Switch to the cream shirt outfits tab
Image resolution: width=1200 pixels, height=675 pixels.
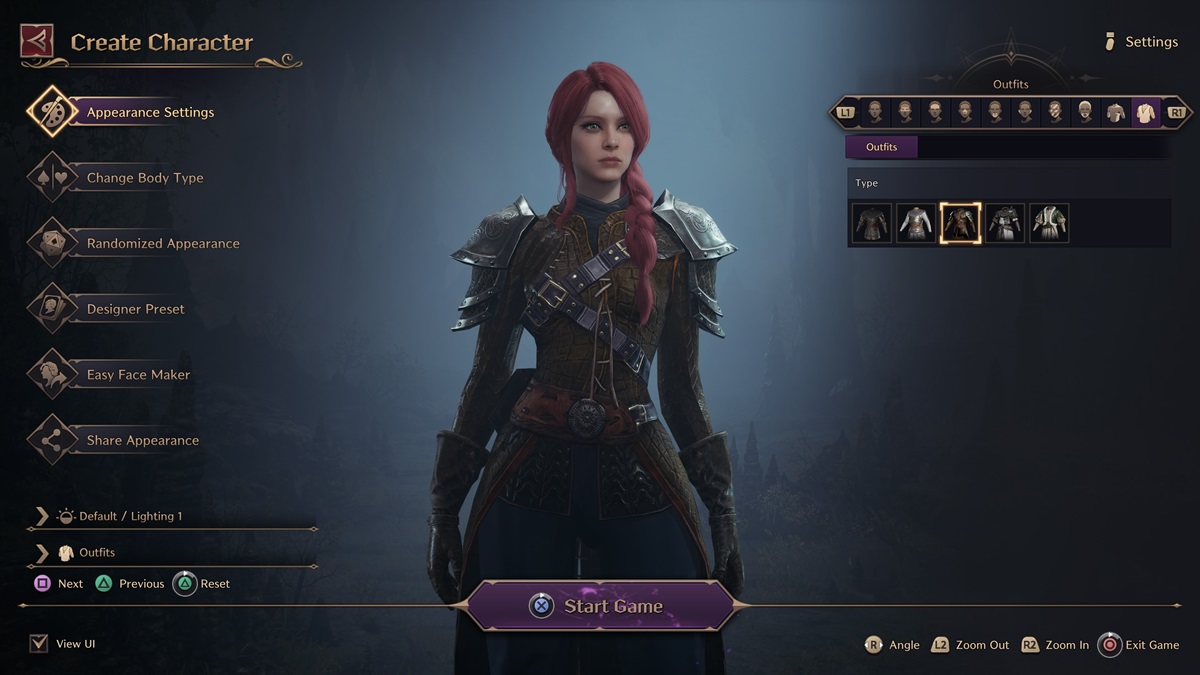click(x=1145, y=112)
